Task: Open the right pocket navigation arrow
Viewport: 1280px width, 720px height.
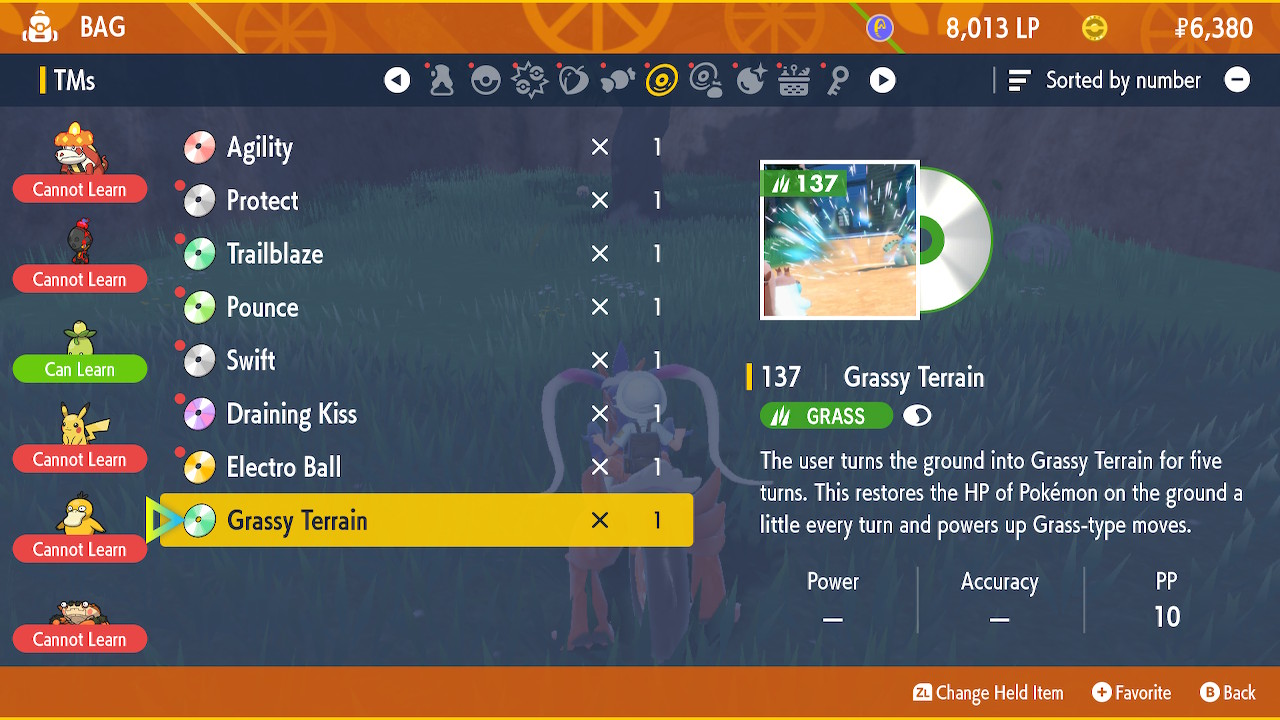Action: [882, 79]
